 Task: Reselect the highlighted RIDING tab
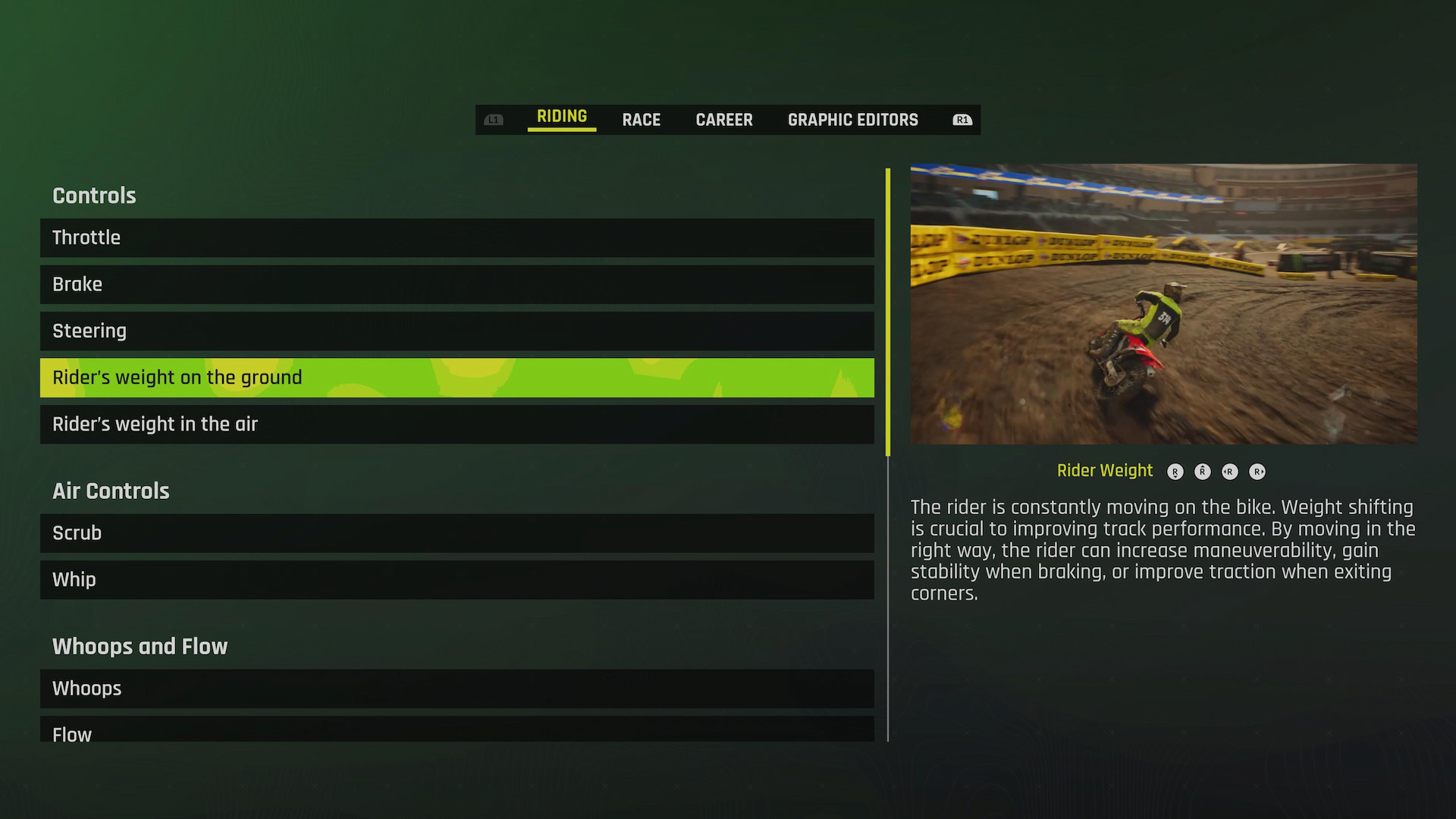tap(561, 116)
